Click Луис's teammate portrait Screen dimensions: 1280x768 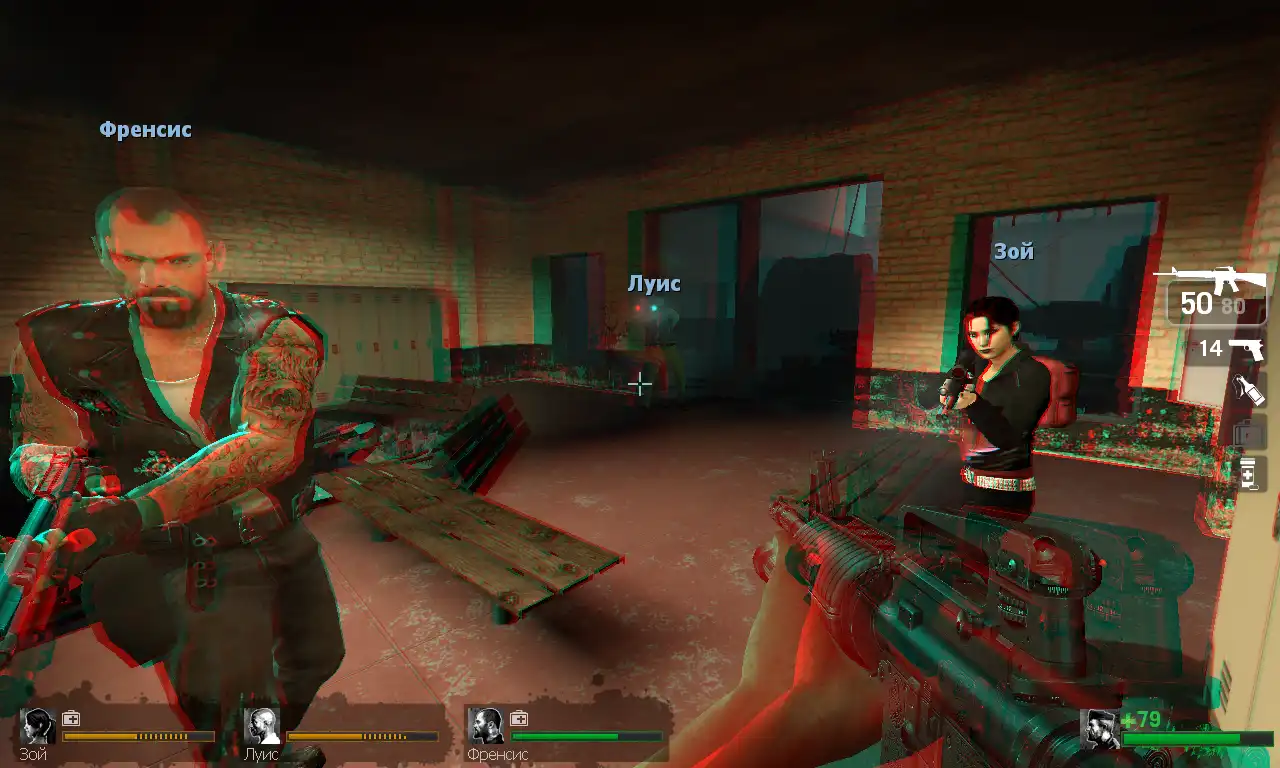pos(263,726)
